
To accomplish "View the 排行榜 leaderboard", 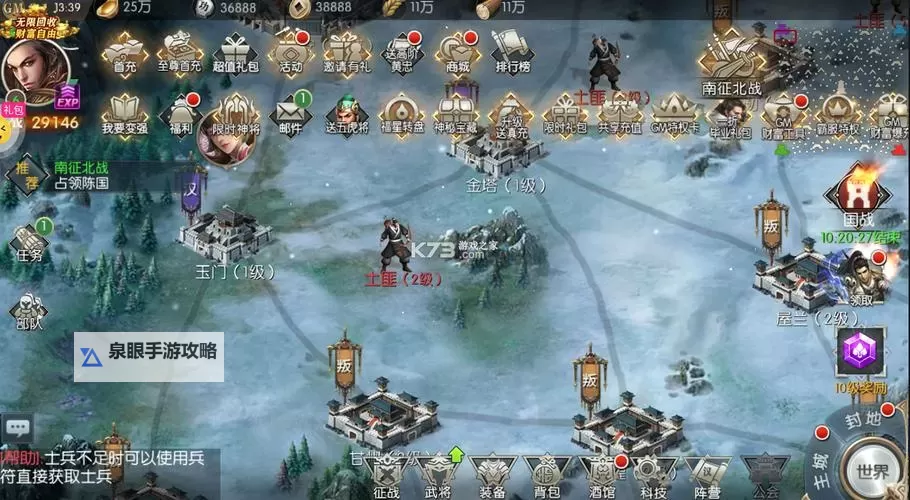I will tap(511, 50).
